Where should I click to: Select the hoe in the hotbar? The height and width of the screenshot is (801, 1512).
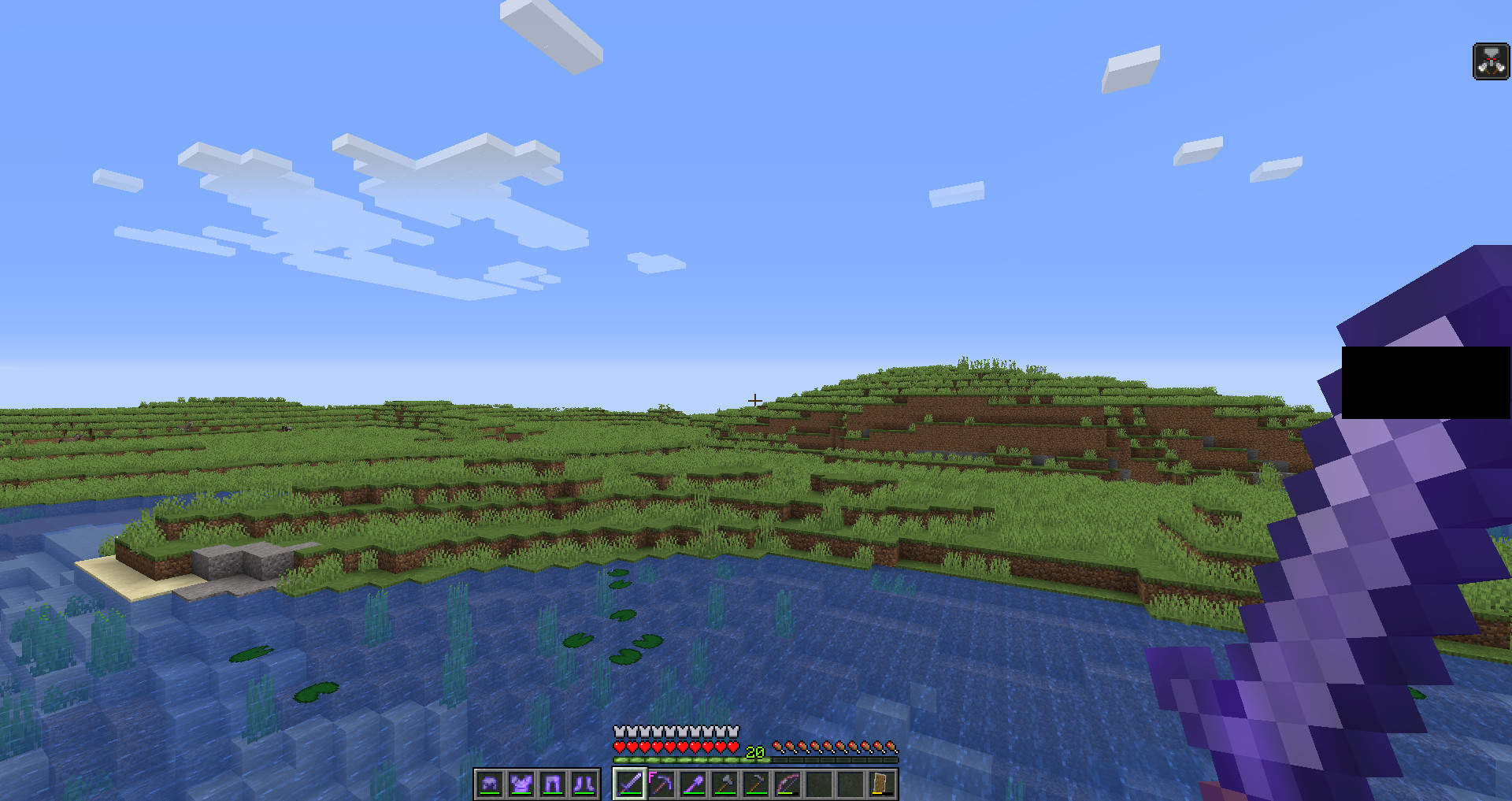coord(755,784)
